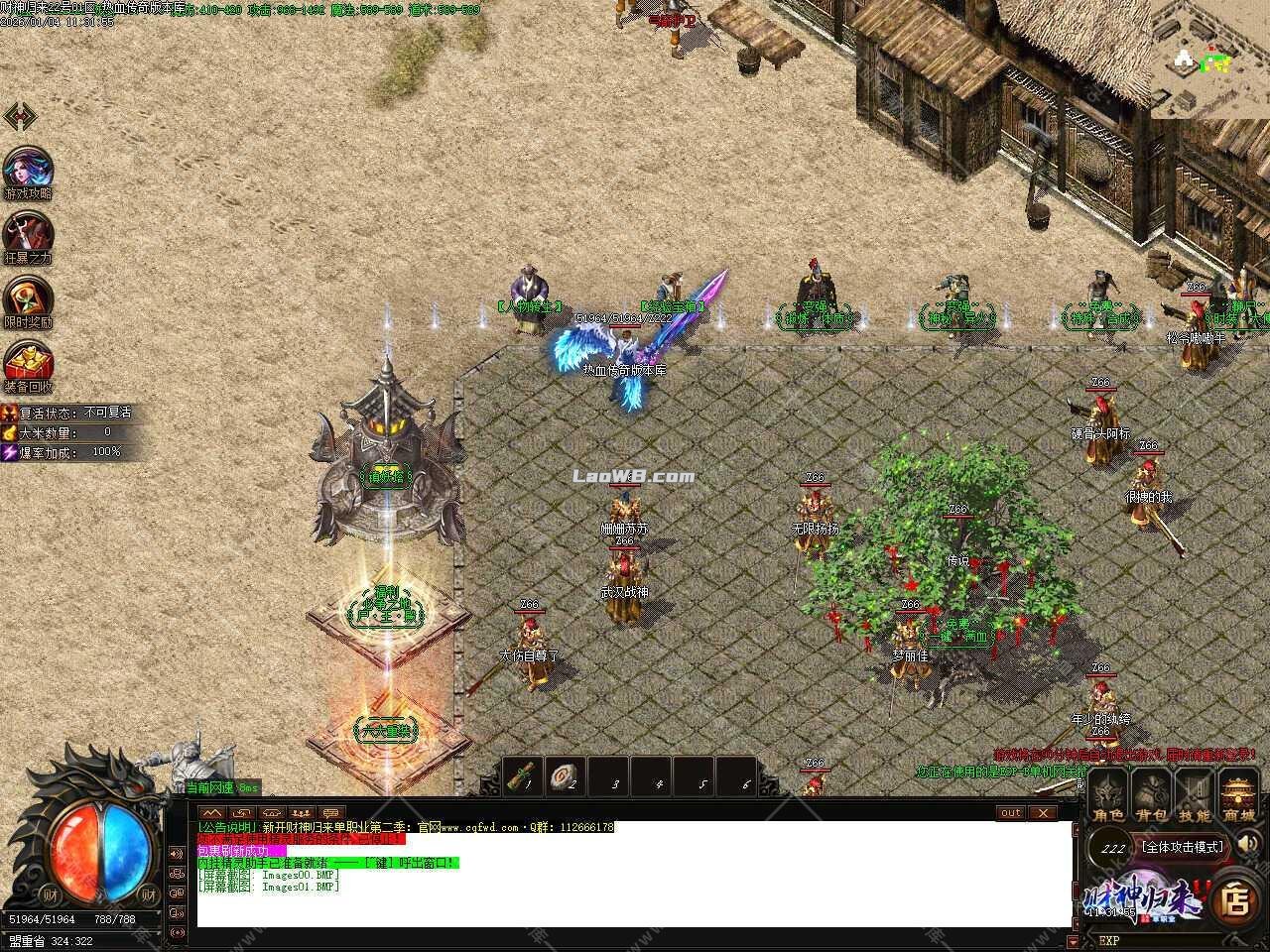
Task: Select the first channel icon above the chat box
Action: (x=211, y=813)
